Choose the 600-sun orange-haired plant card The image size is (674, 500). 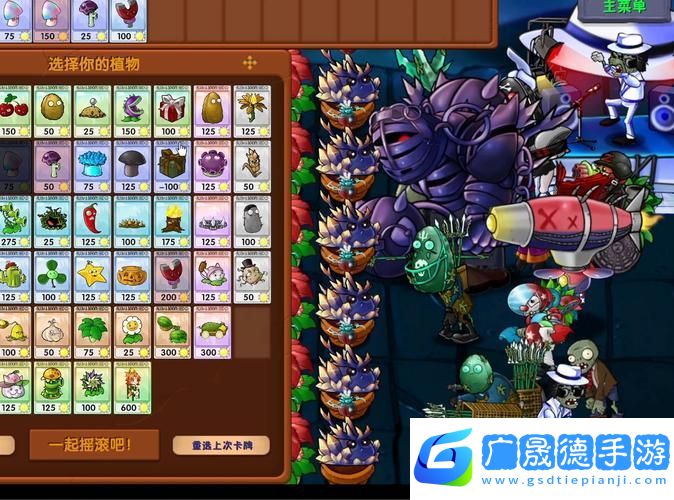click(133, 388)
